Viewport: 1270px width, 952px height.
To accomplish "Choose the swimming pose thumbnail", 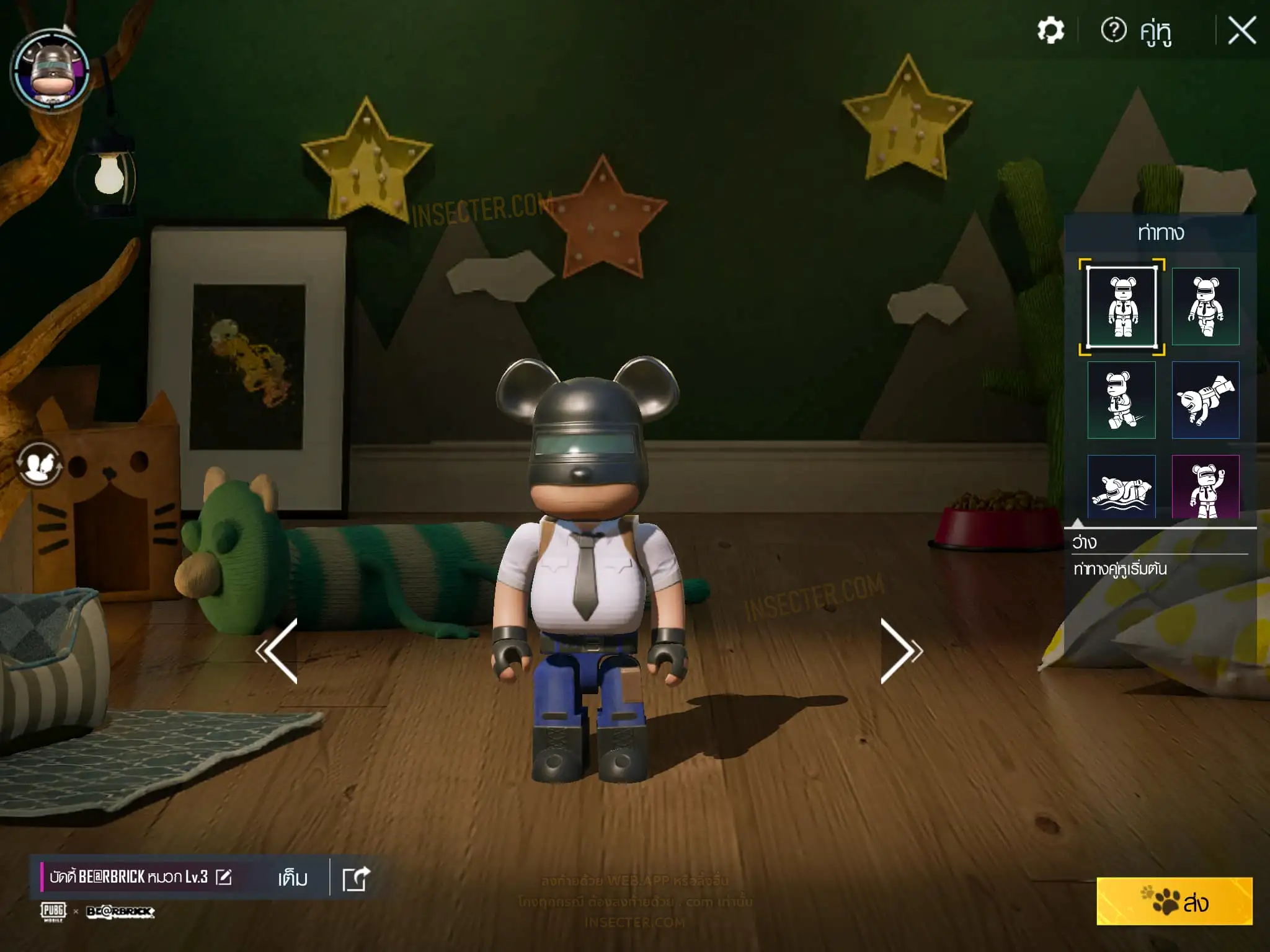I will [x=1122, y=487].
